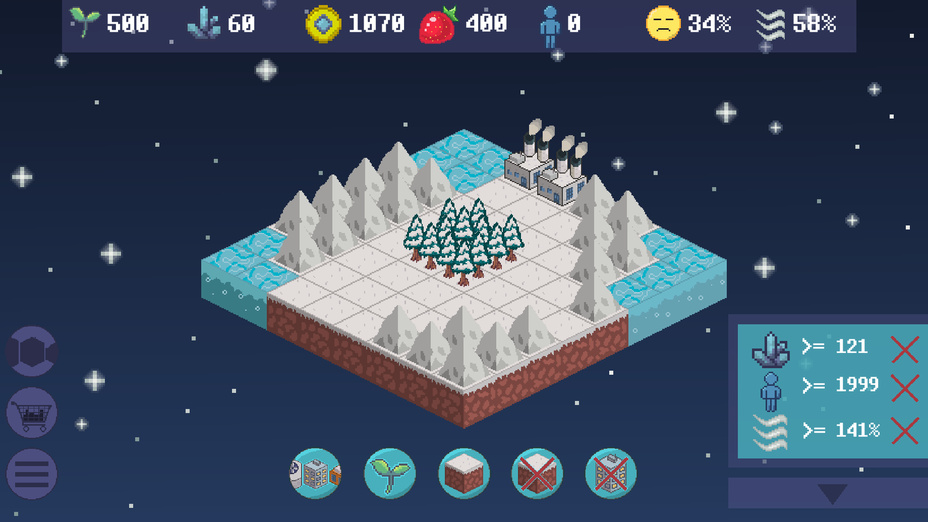Image resolution: width=928 pixels, height=522 pixels.
Task: Select the green sprout planting tool
Action: [x=389, y=473]
